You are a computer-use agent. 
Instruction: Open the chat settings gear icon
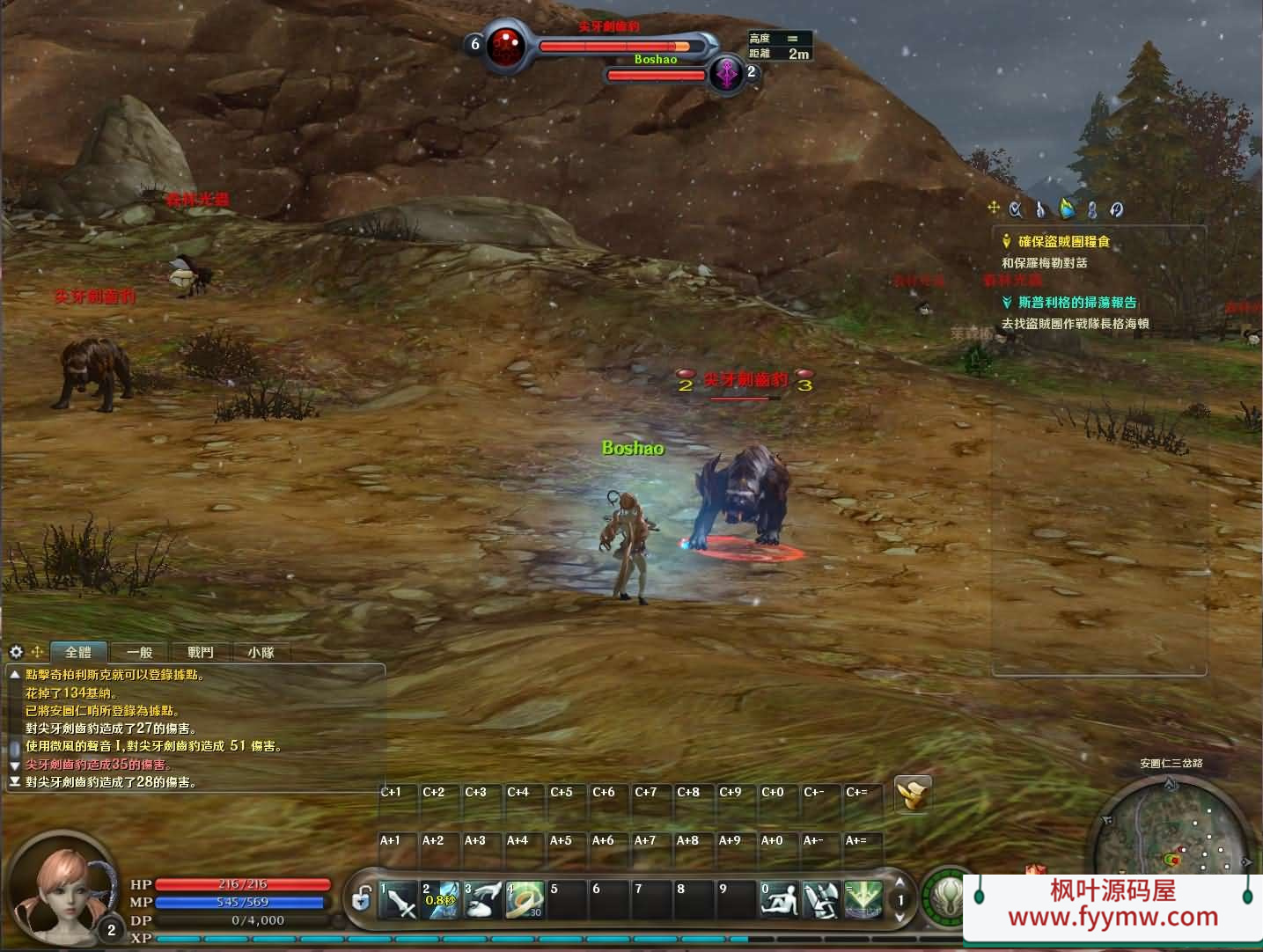tap(15, 651)
